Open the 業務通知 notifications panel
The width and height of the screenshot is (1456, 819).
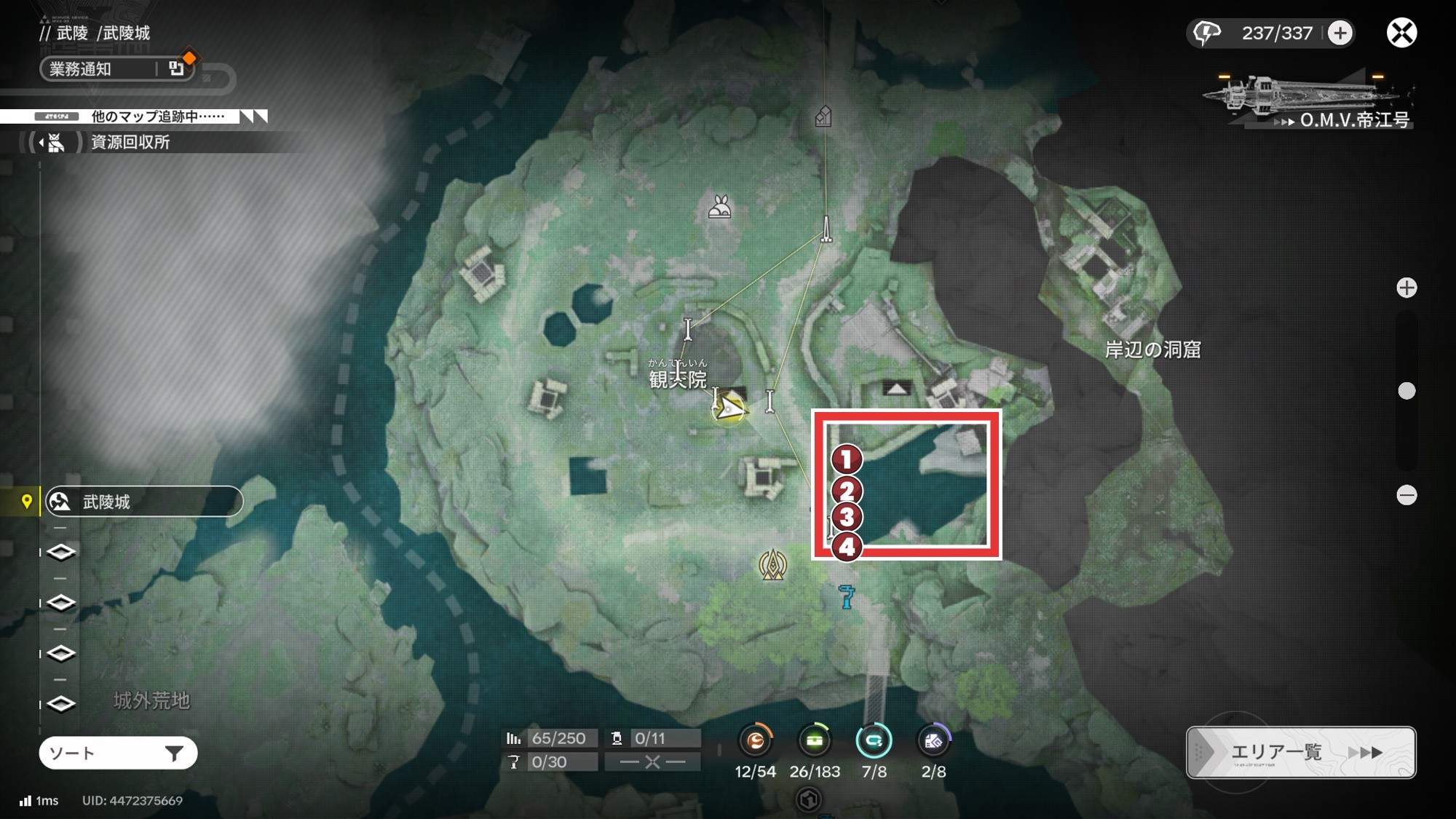(116, 69)
